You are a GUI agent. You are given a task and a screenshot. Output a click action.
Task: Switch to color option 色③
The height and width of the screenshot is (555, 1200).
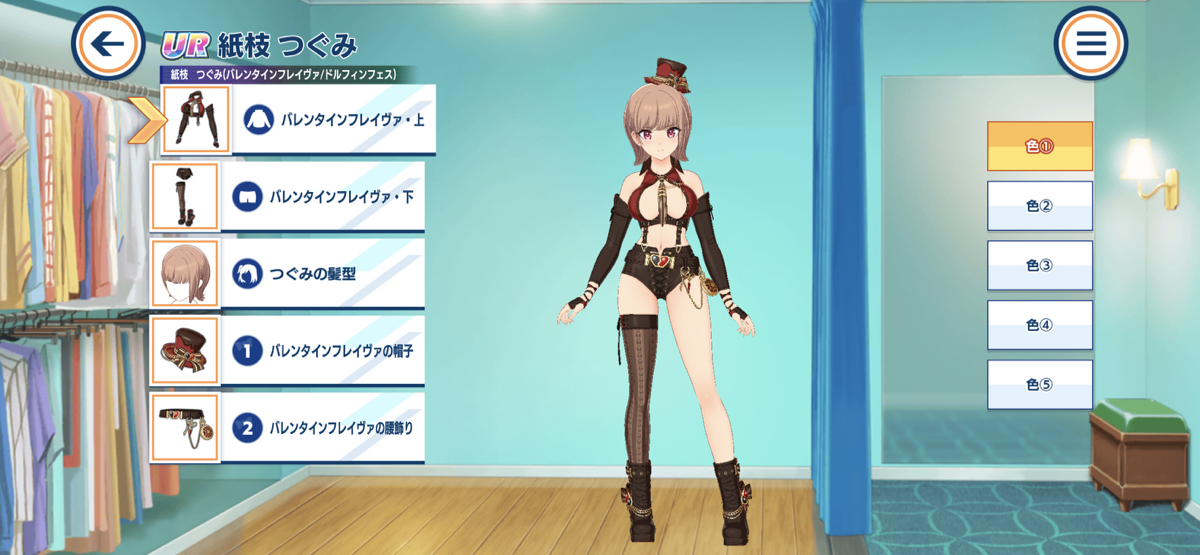[x=1039, y=265]
